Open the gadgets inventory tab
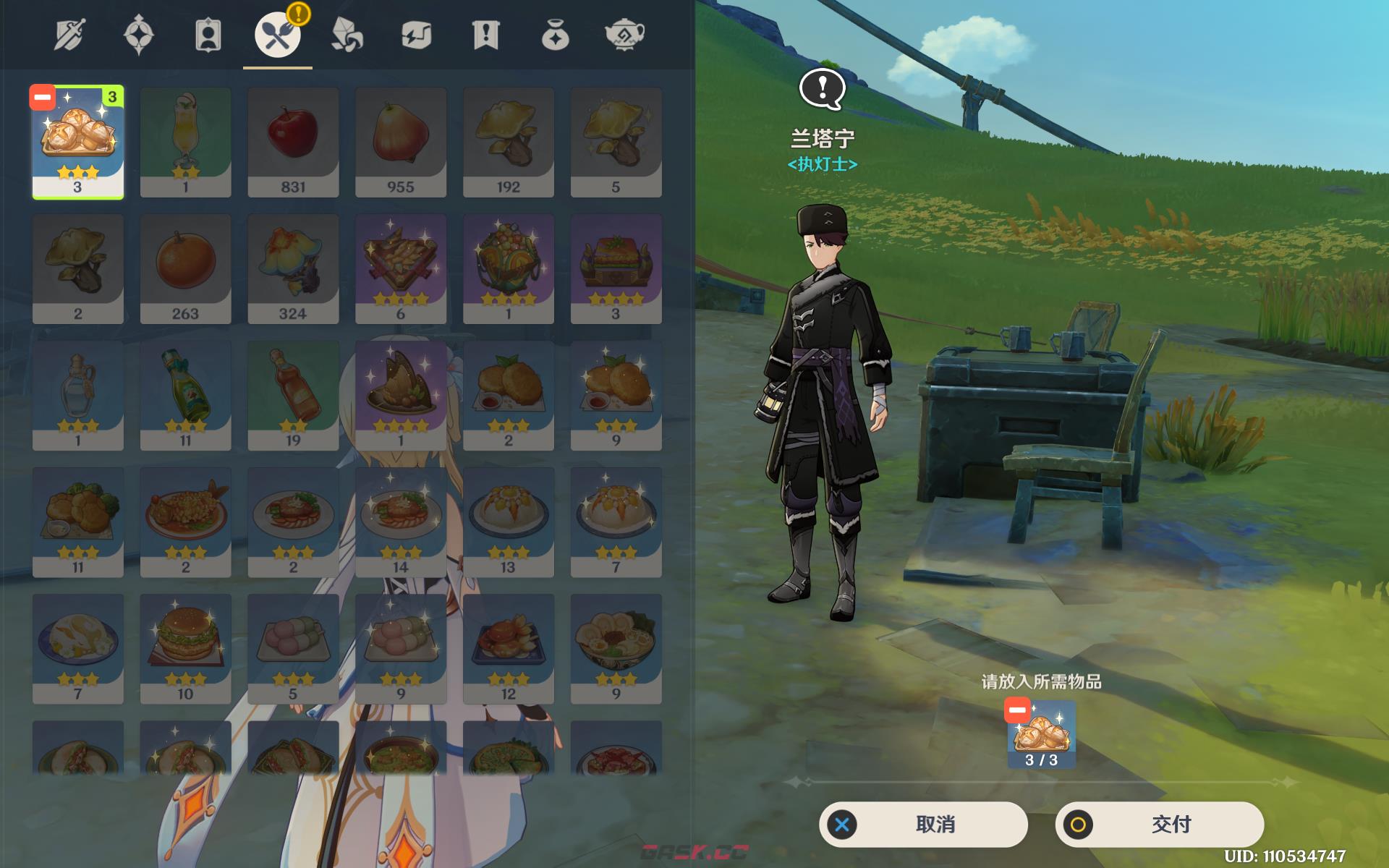1389x868 pixels. [x=416, y=35]
